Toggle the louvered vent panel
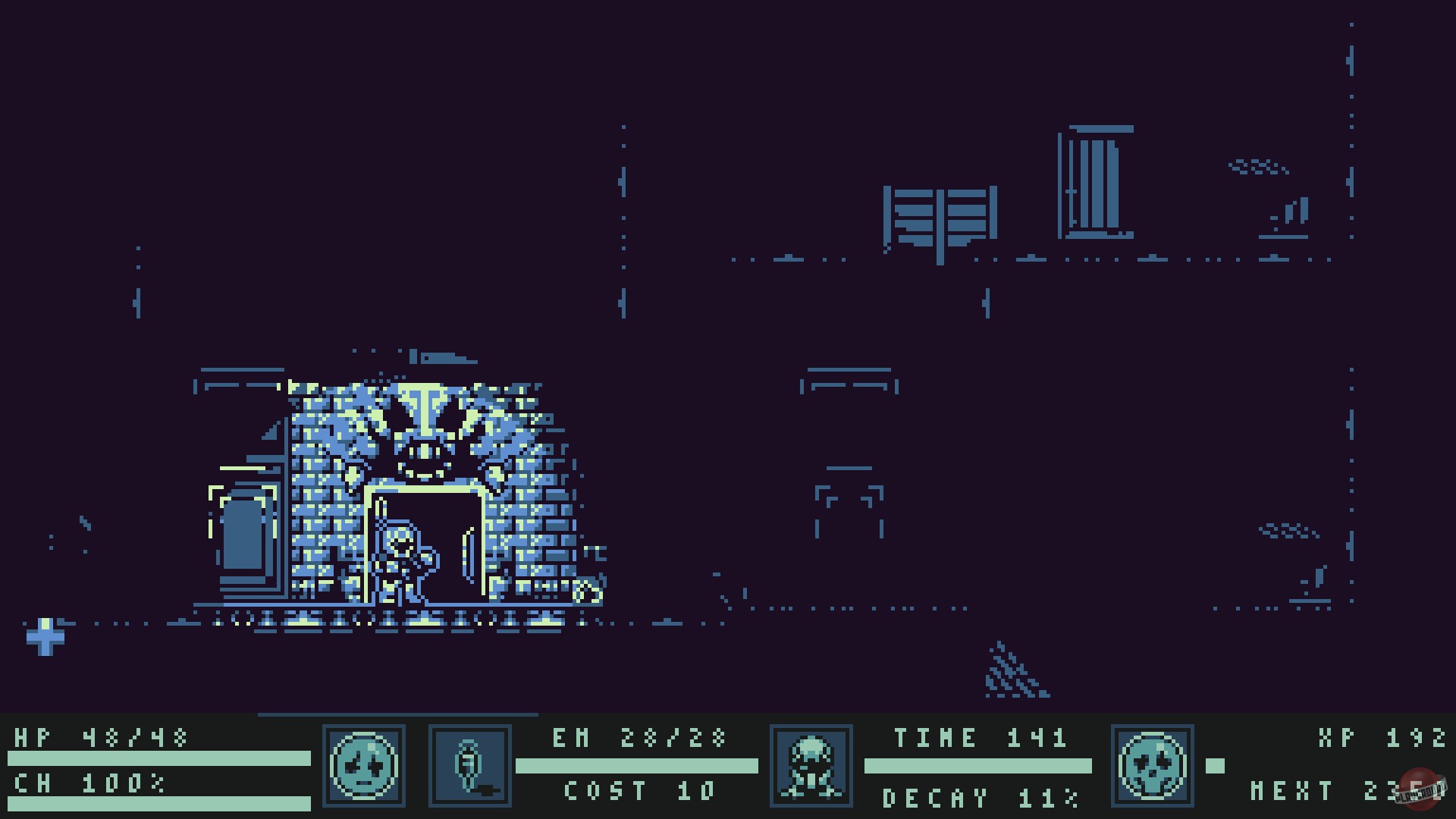 click(x=940, y=216)
